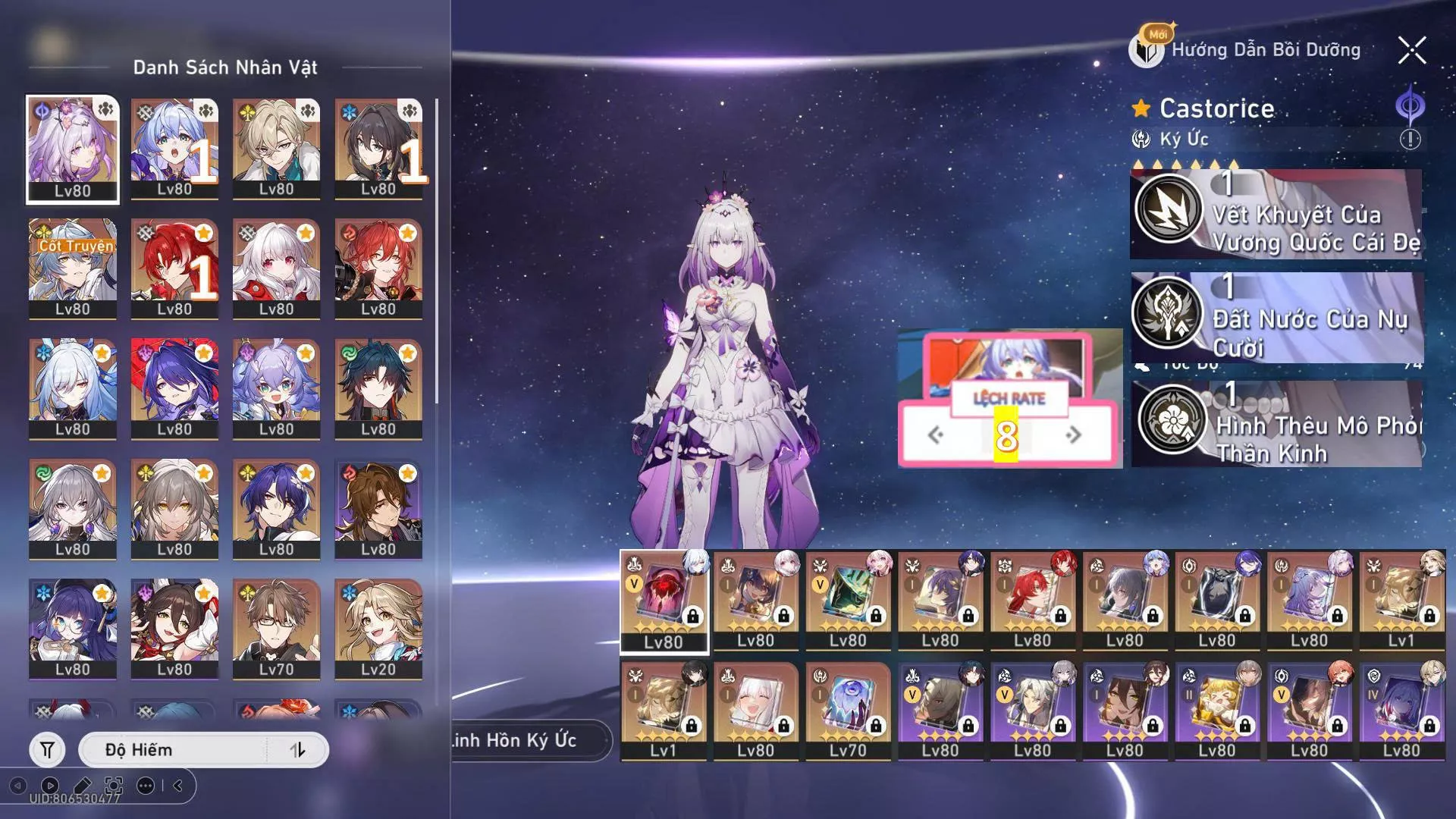
Task: Select the Cốt Truyện story character
Action: [73, 269]
